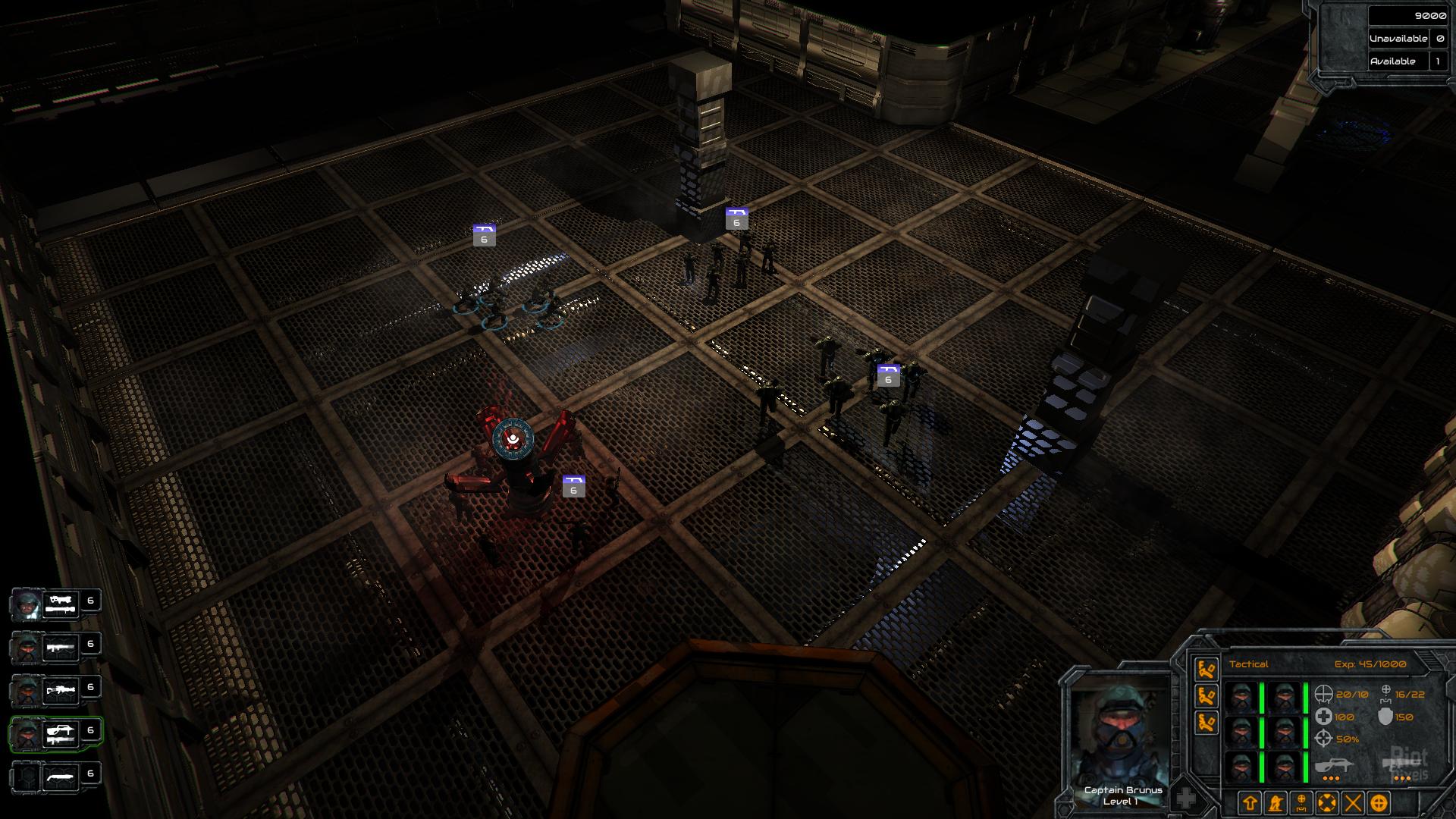The image size is (1456, 819).
Task: Choose the S formation button
Action: (1207, 722)
